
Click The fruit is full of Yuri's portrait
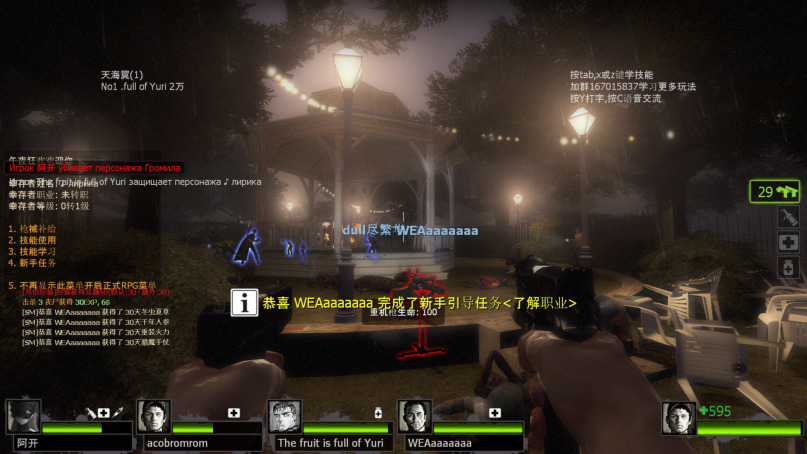pos(284,416)
